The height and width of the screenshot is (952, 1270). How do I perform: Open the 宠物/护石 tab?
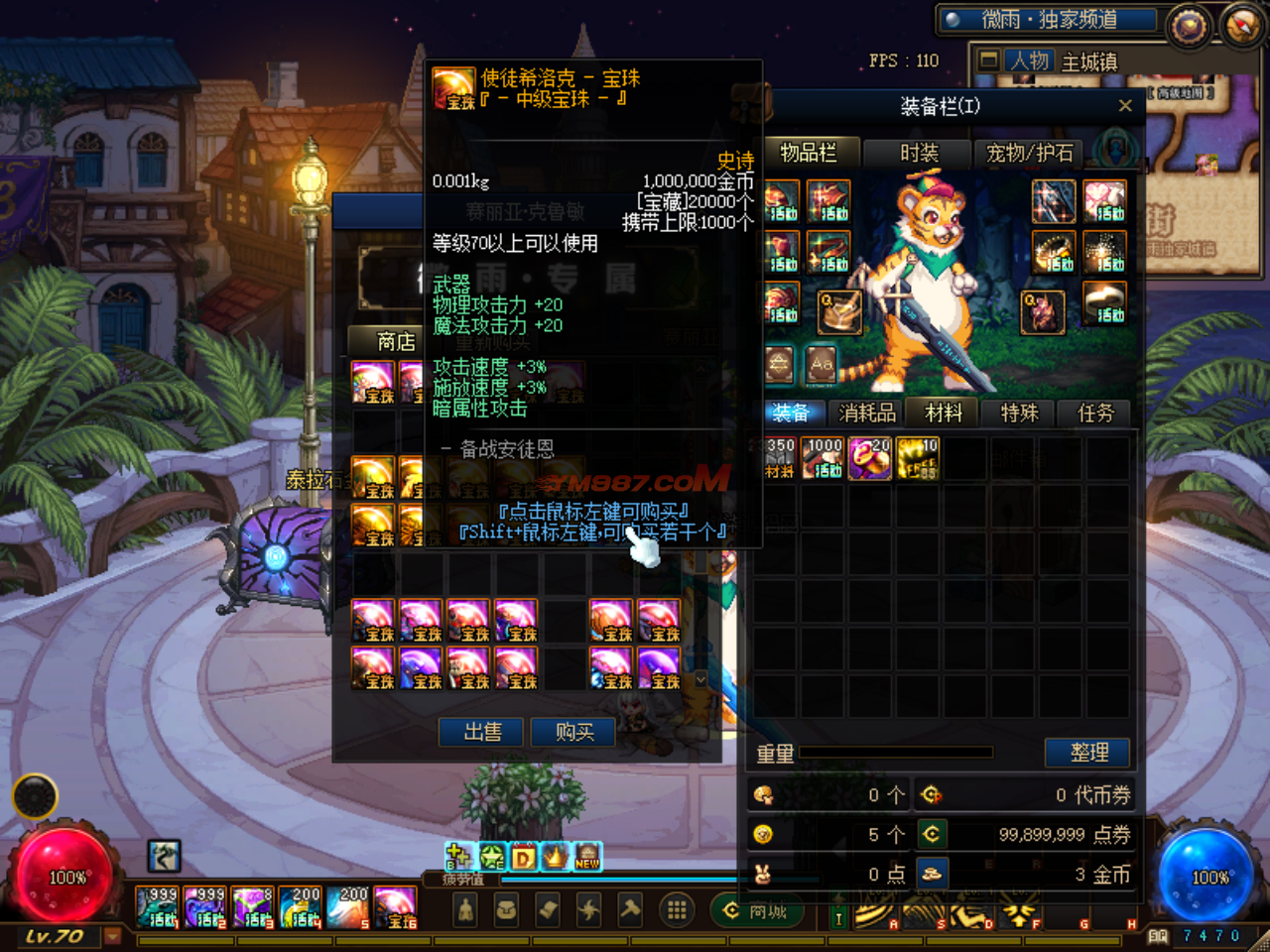click(x=1029, y=154)
